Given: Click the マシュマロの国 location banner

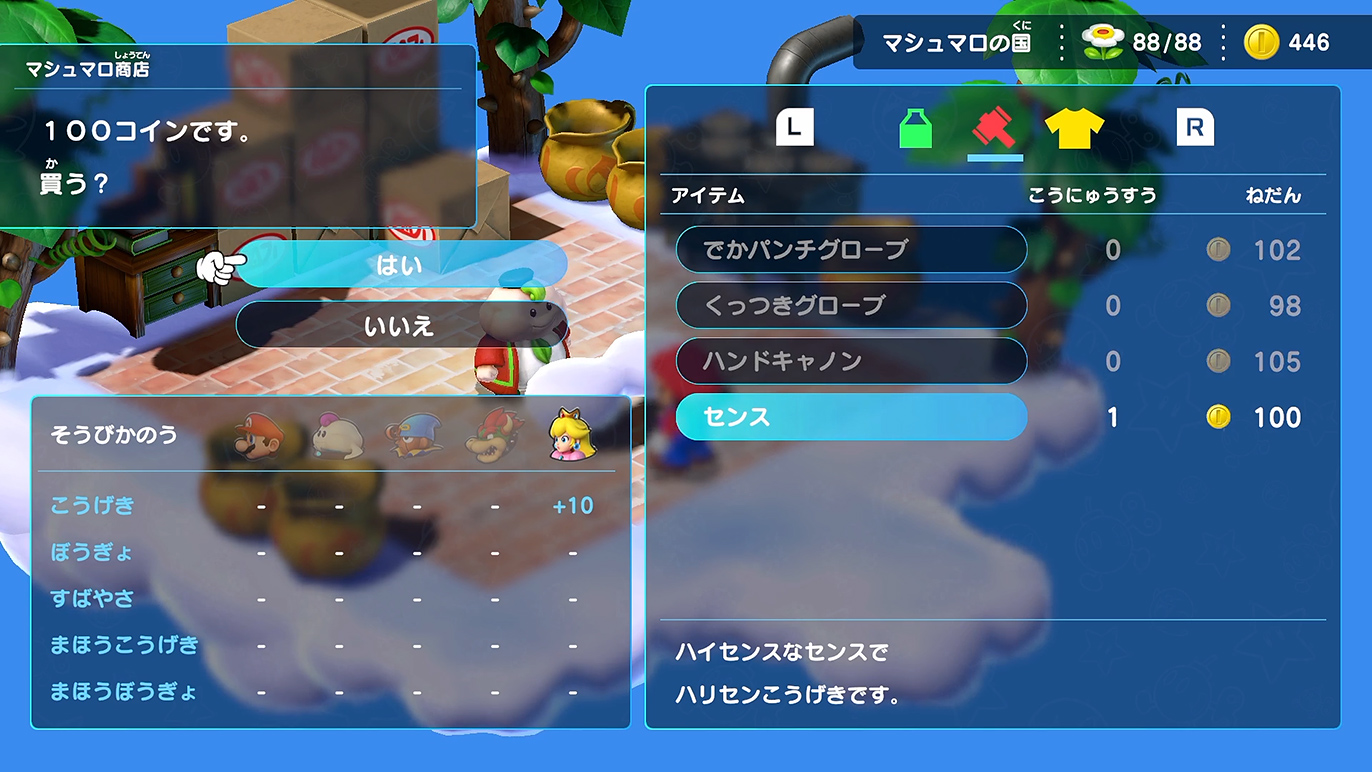Looking at the screenshot, I should tap(953, 42).
